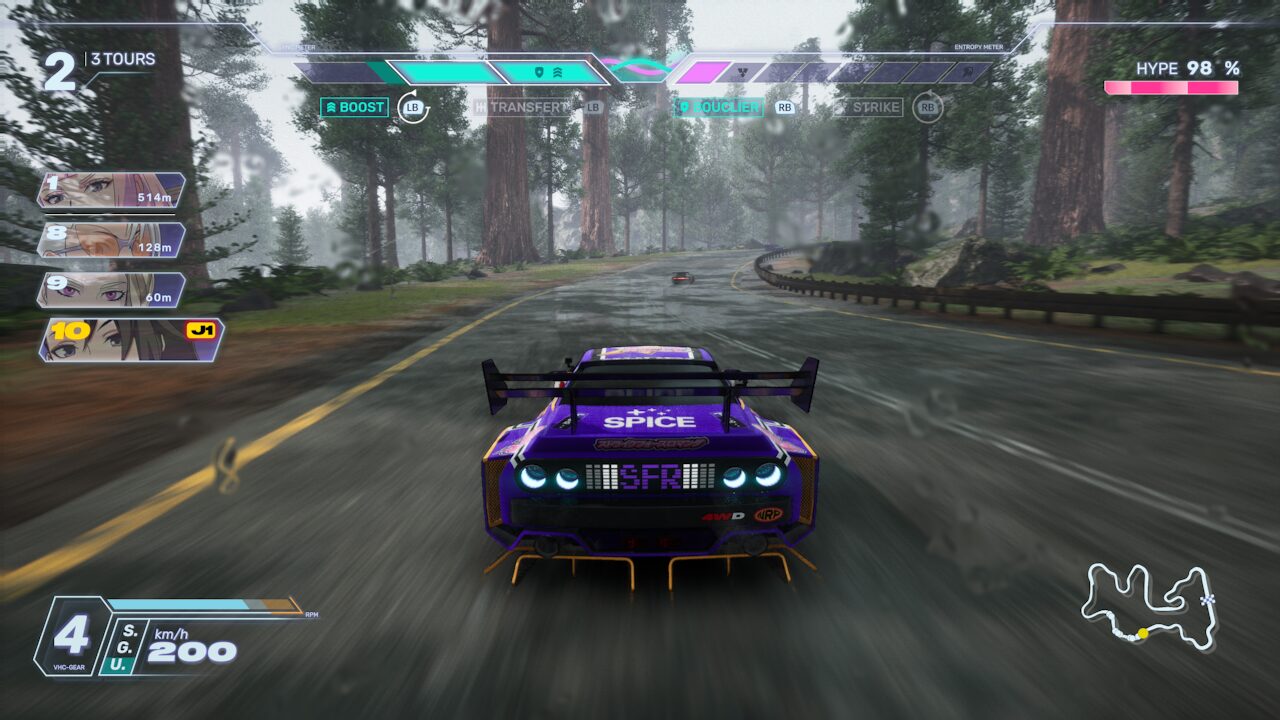Activate the Bouclier shield ability

[719, 107]
